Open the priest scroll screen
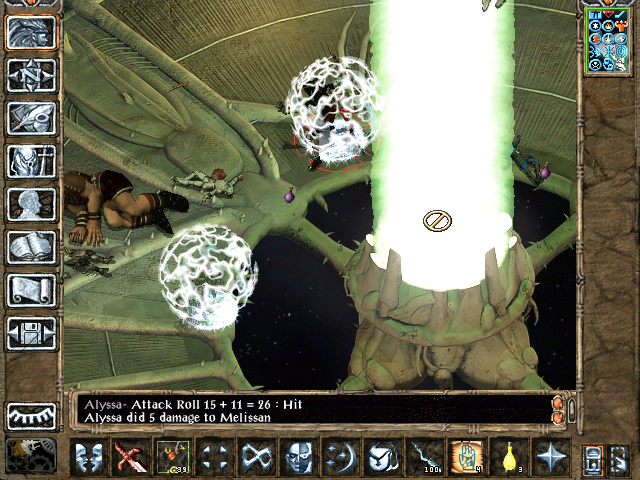Image resolution: width=640 pixels, height=480 pixels. (x=30, y=290)
